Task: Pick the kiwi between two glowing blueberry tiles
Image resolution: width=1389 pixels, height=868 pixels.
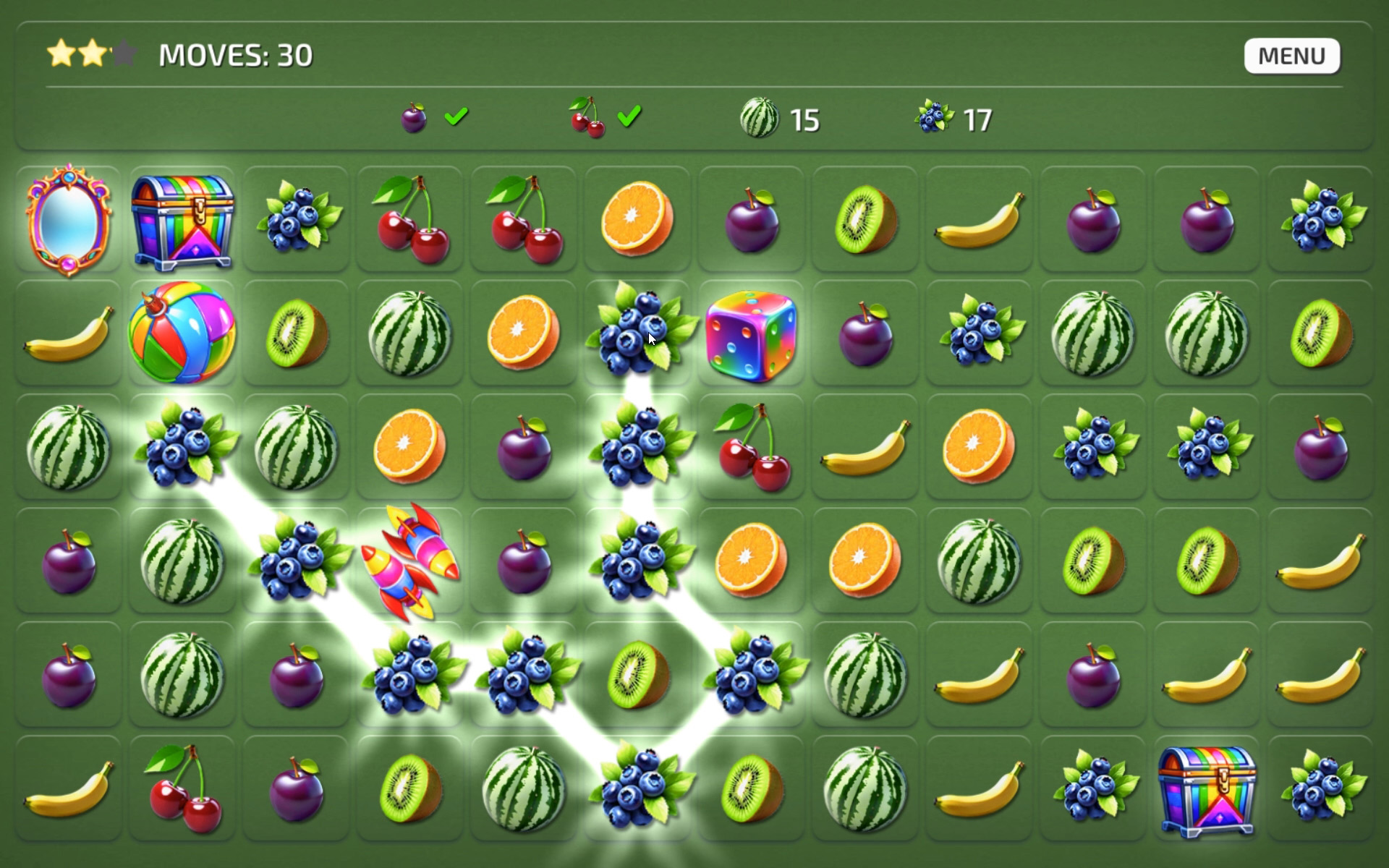Action: [637, 675]
